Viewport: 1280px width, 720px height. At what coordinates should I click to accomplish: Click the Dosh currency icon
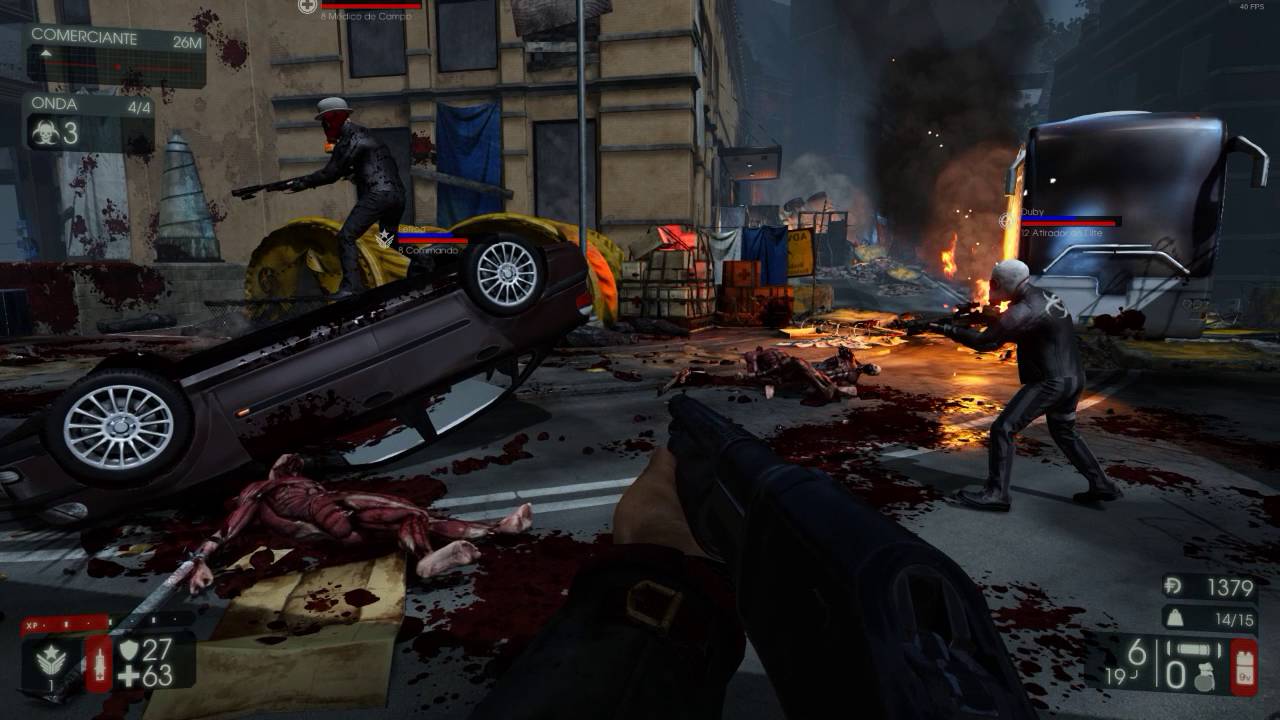point(1174,588)
